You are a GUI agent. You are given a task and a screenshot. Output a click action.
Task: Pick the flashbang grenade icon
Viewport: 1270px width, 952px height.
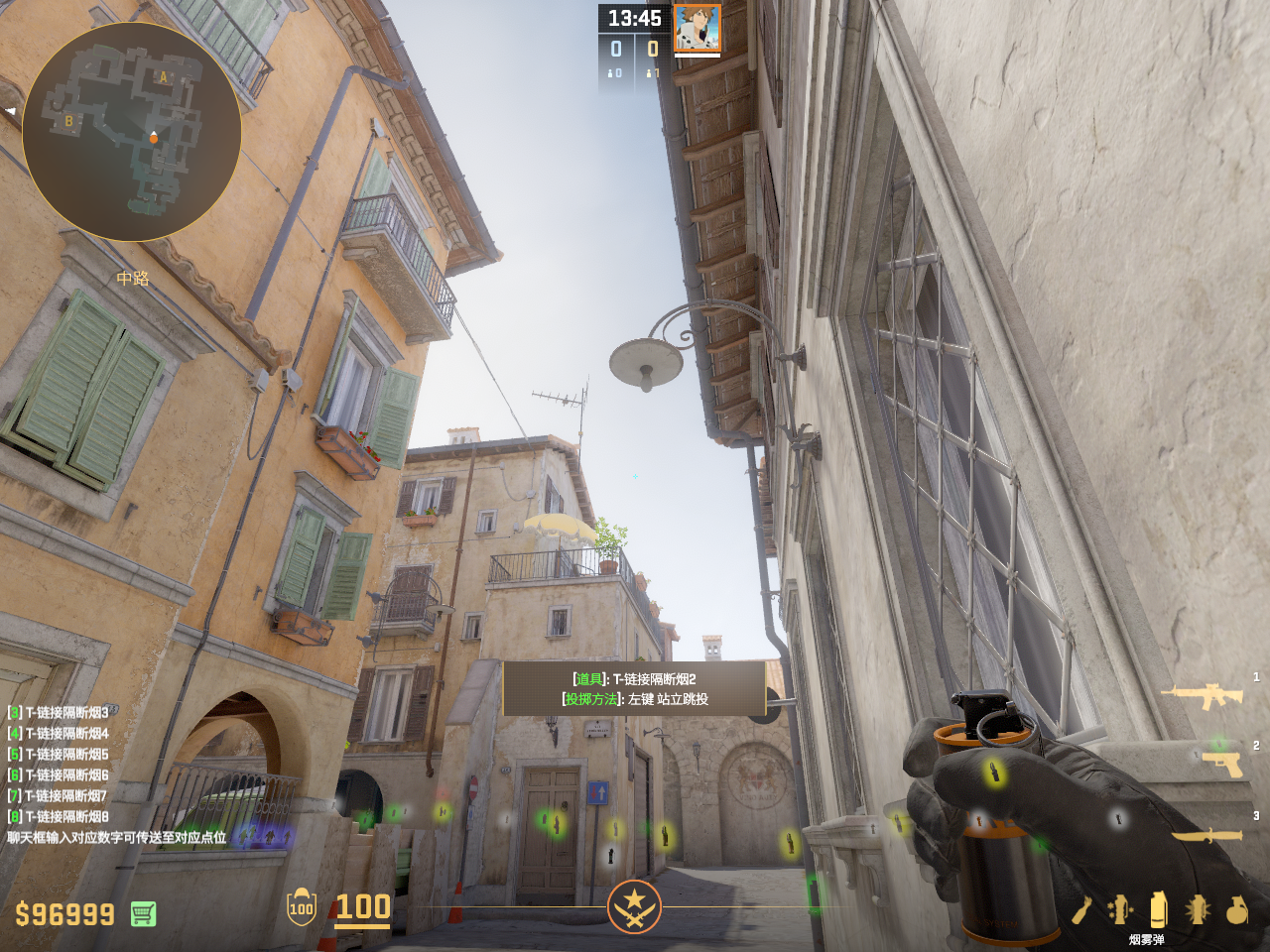pos(1198,909)
